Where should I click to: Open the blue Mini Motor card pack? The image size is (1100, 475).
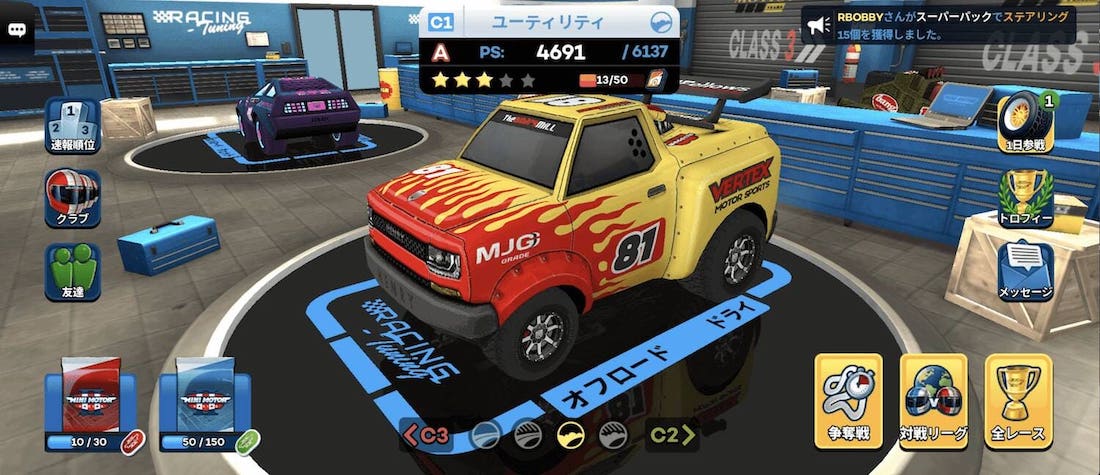(211, 402)
